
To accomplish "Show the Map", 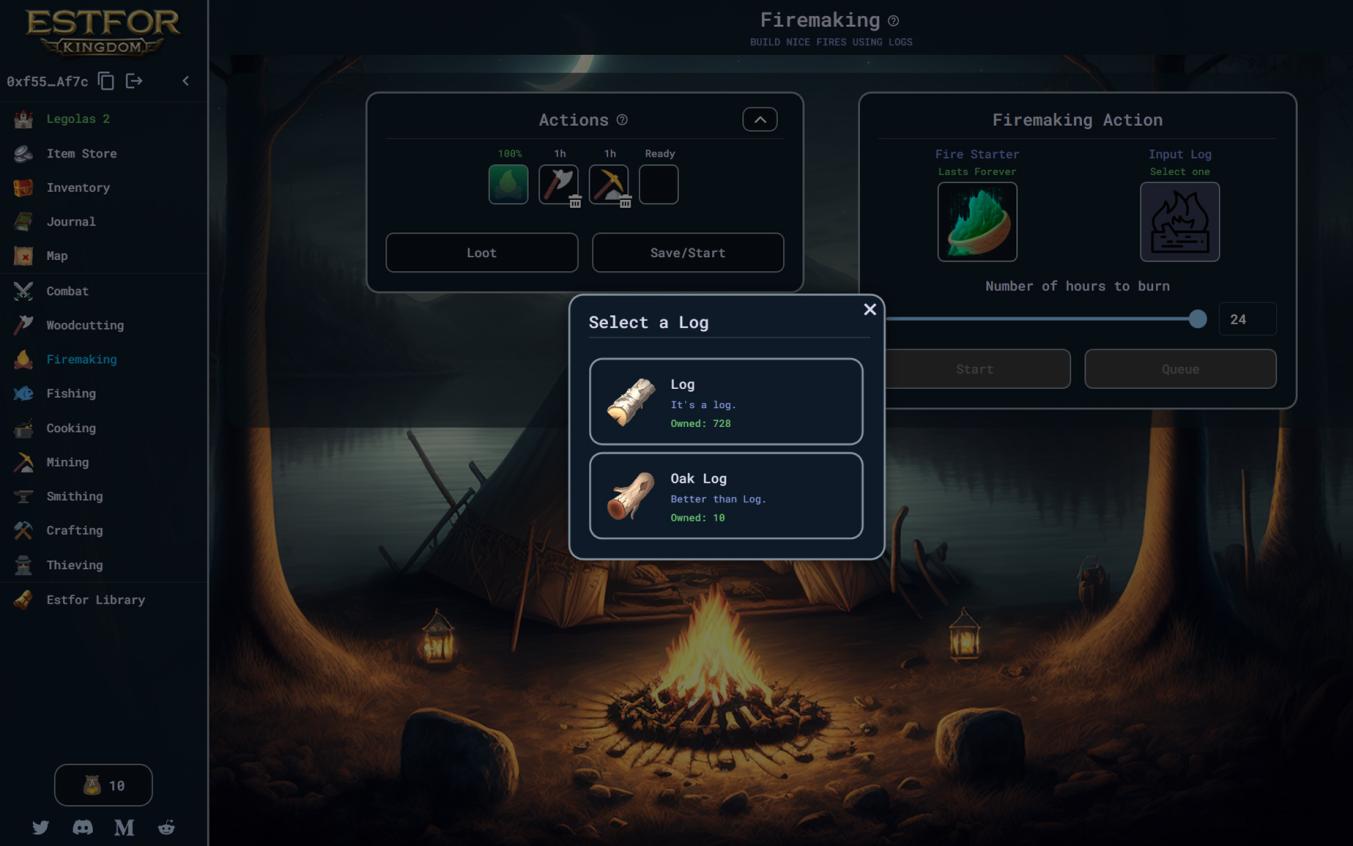I will [57, 256].
